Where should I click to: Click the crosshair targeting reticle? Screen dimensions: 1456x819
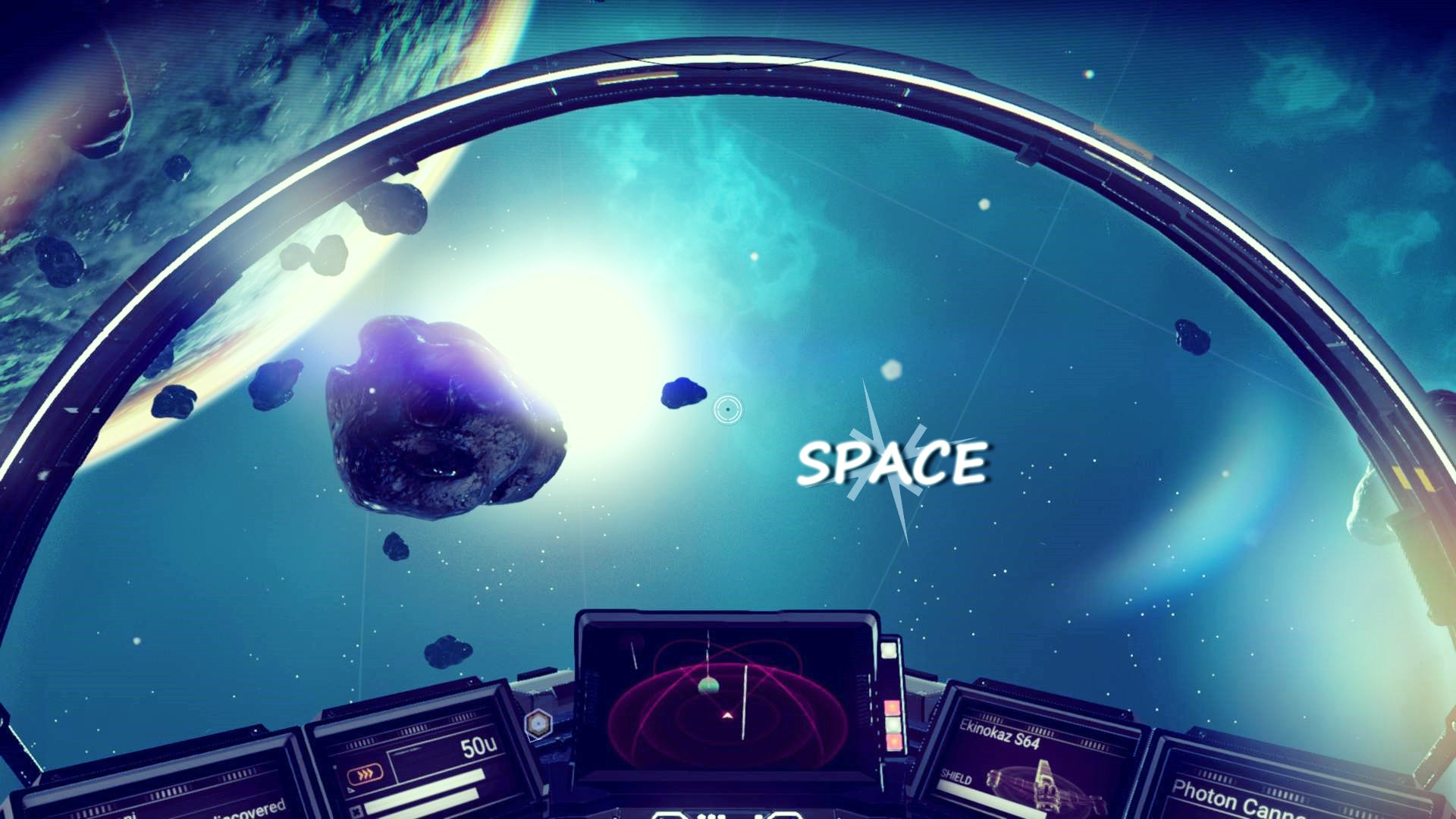tap(726, 409)
